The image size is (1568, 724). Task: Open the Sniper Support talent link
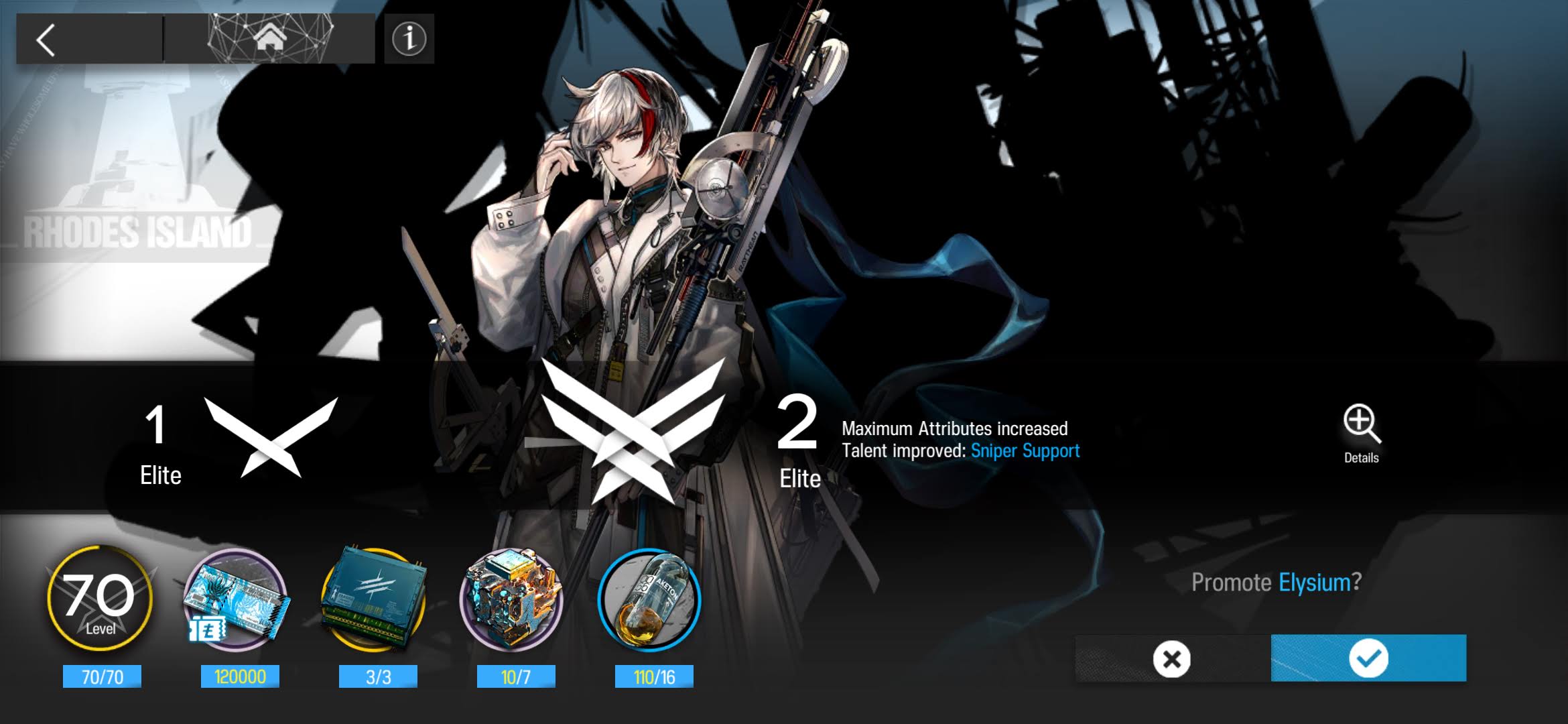coord(1025,450)
